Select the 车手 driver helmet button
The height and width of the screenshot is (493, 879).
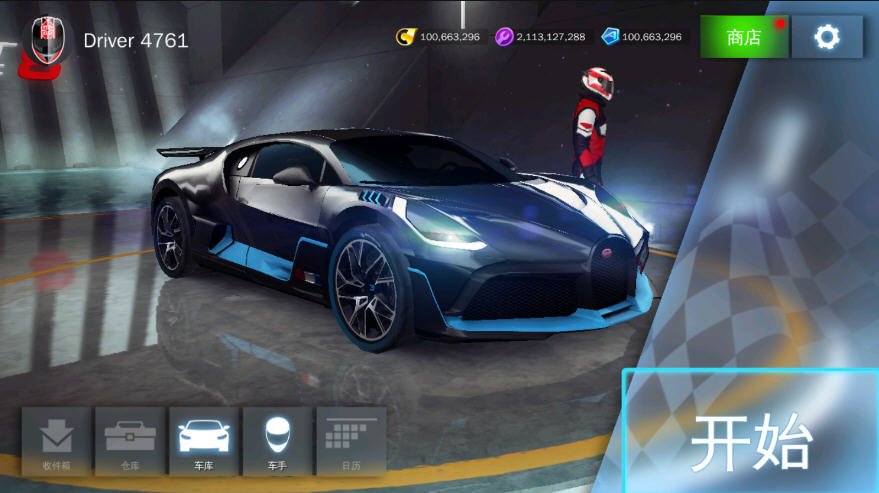coord(277,440)
